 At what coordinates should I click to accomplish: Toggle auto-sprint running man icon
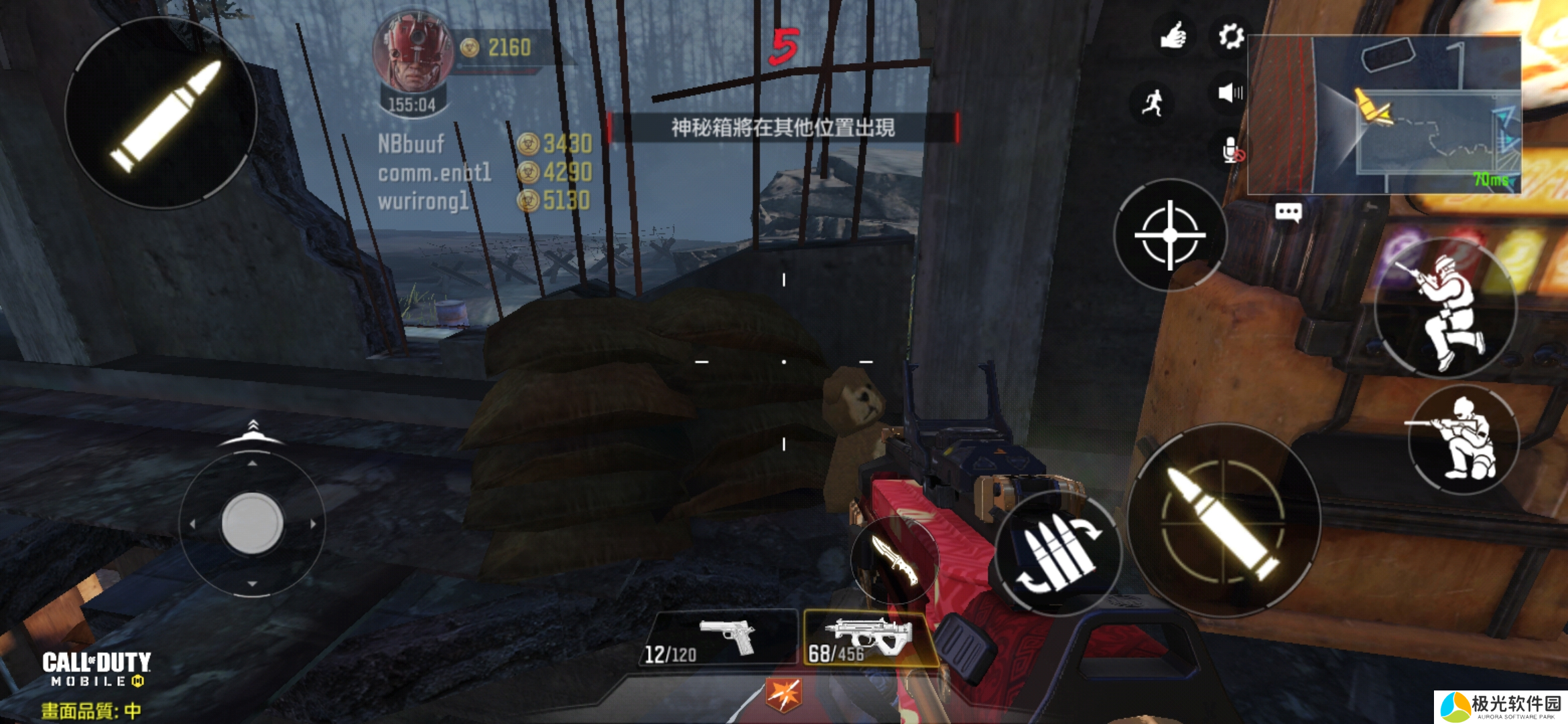click(1153, 103)
